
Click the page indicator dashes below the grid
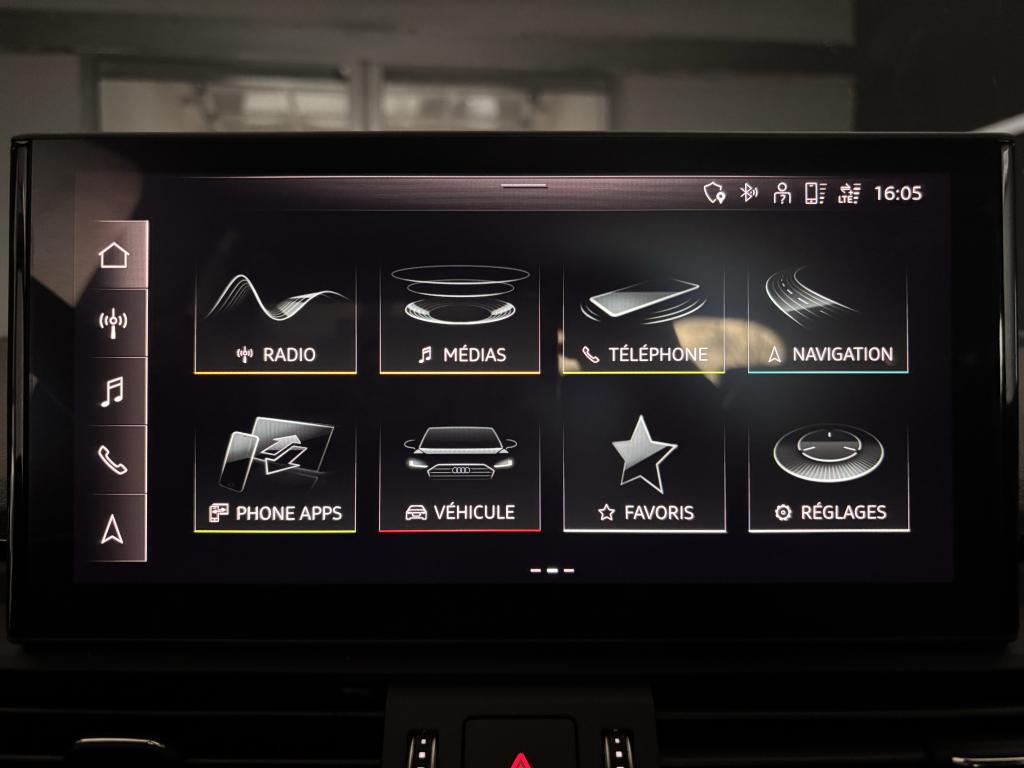(552, 570)
